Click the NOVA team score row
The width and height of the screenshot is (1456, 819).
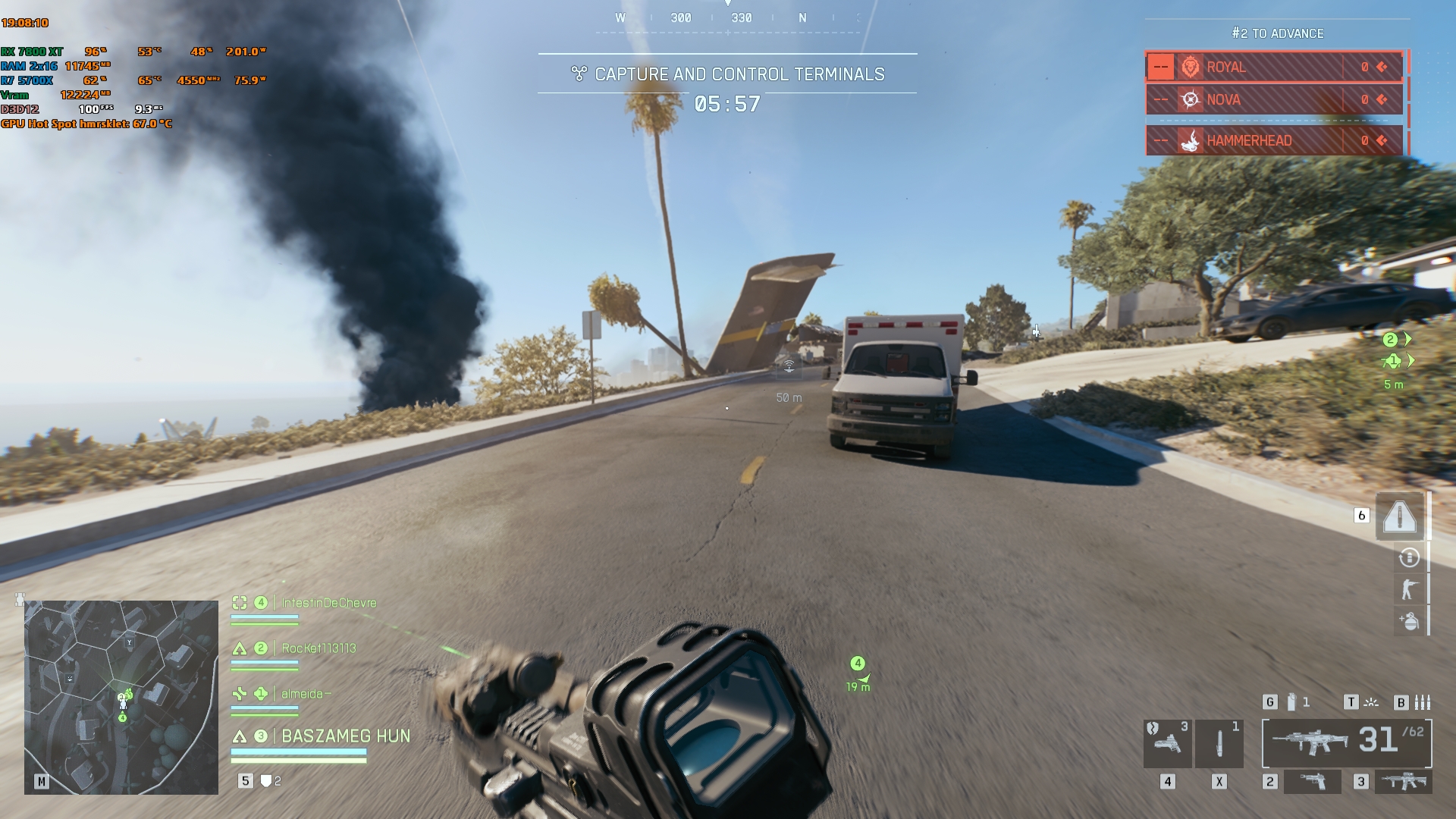[1274, 99]
